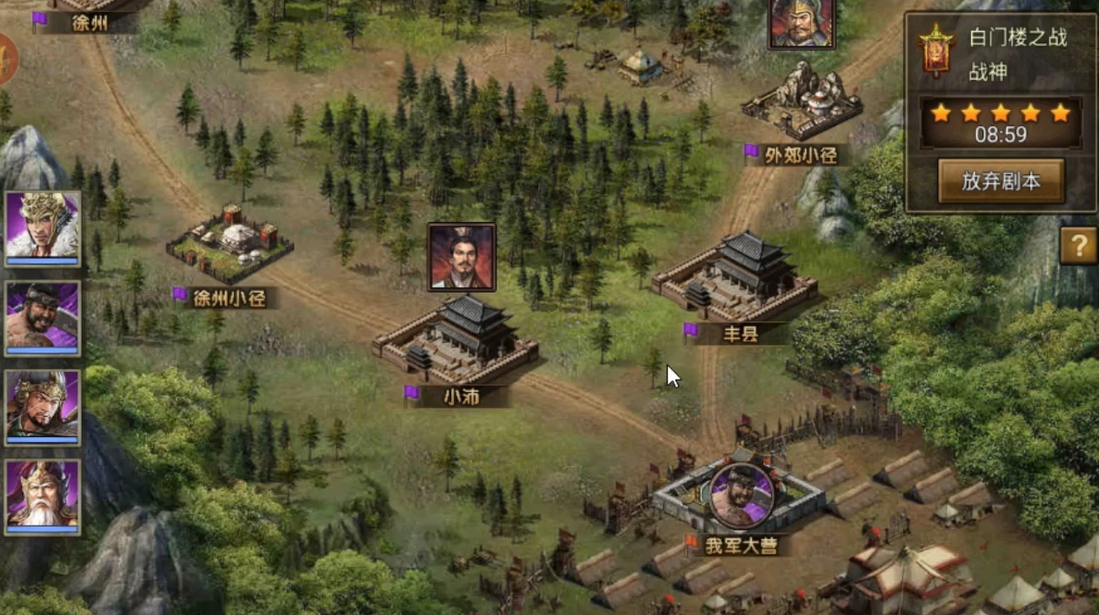Inspect the enemy general portrait above 小沛

pyautogui.click(x=462, y=257)
